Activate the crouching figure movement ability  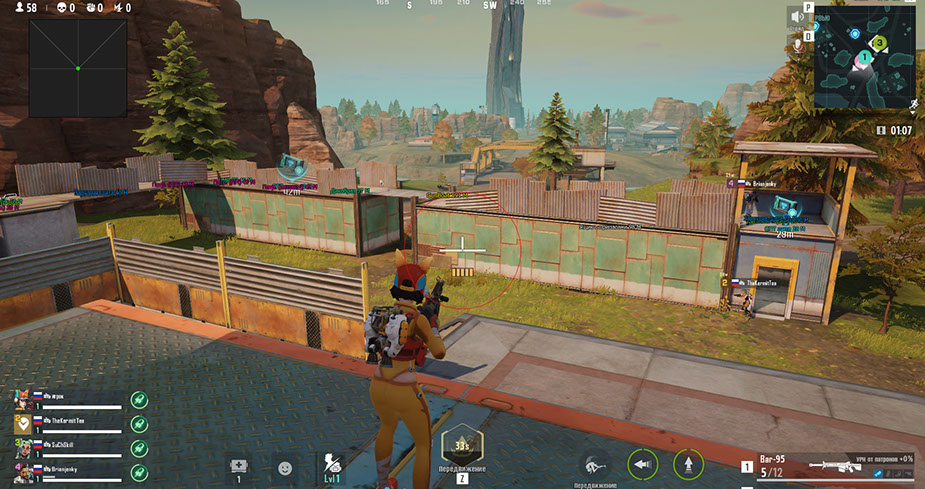[x=594, y=464]
